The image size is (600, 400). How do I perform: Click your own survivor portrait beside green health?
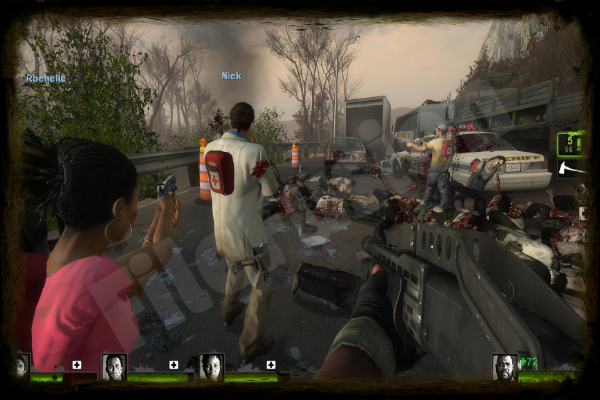click(505, 366)
